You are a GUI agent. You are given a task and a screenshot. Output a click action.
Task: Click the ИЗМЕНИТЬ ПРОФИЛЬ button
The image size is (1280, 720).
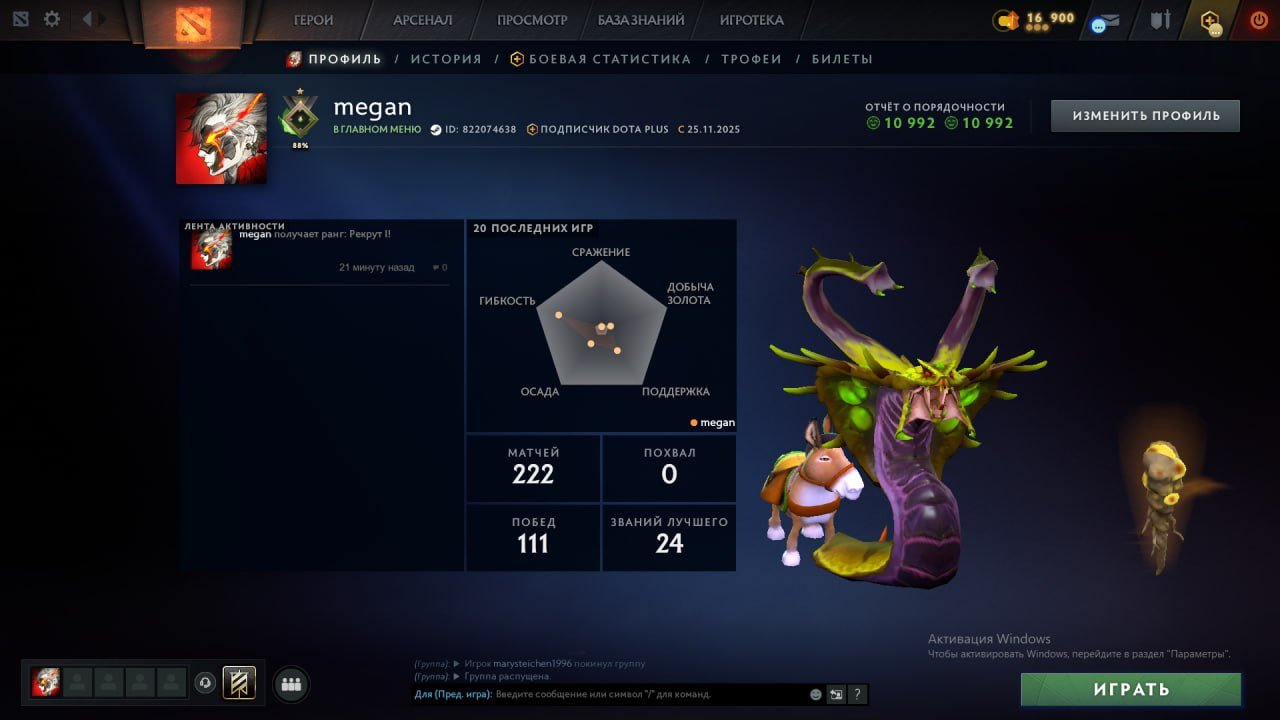pyautogui.click(x=1144, y=115)
